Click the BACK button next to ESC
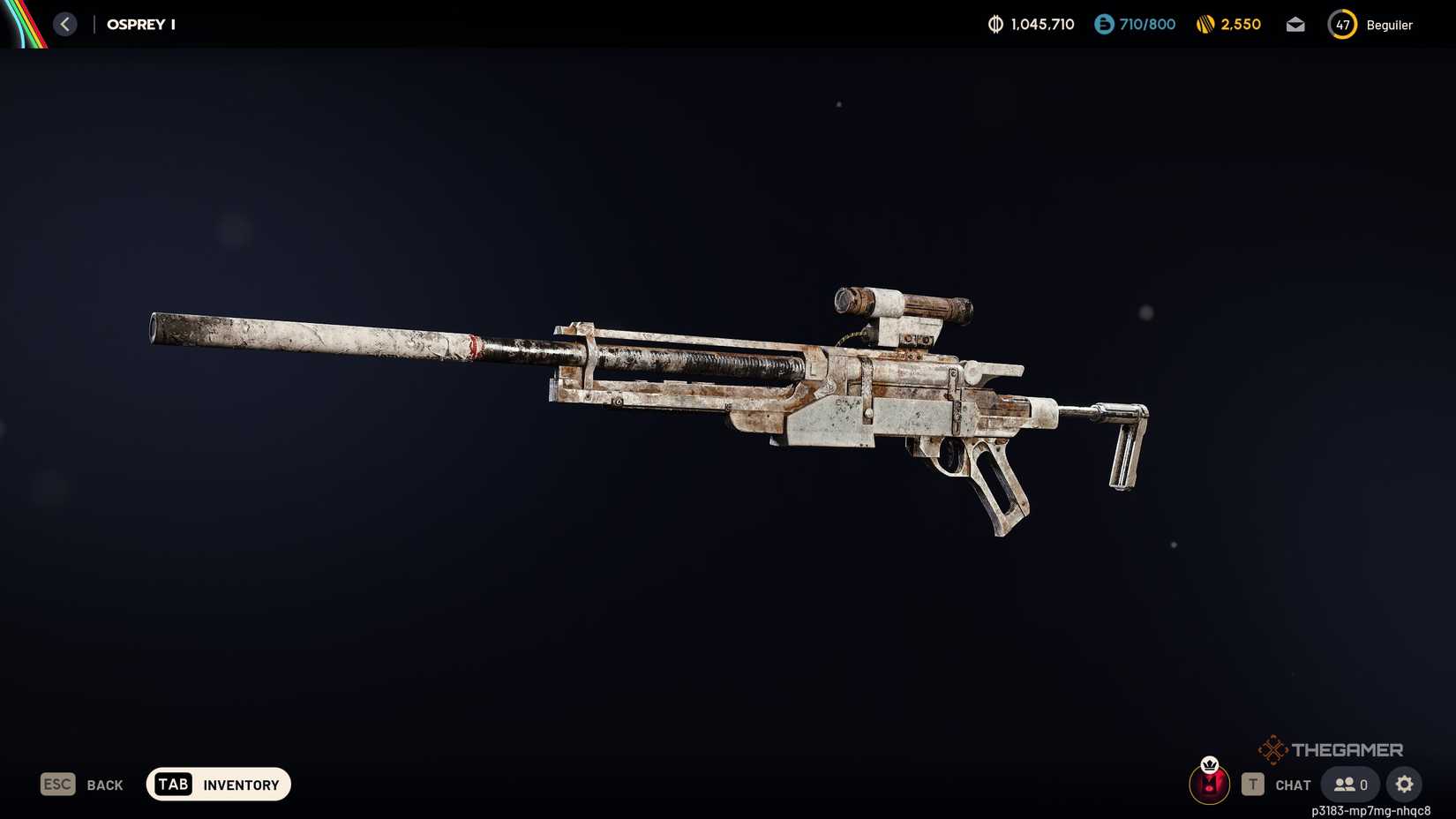The height and width of the screenshot is (819, 1456). point(104,784)
